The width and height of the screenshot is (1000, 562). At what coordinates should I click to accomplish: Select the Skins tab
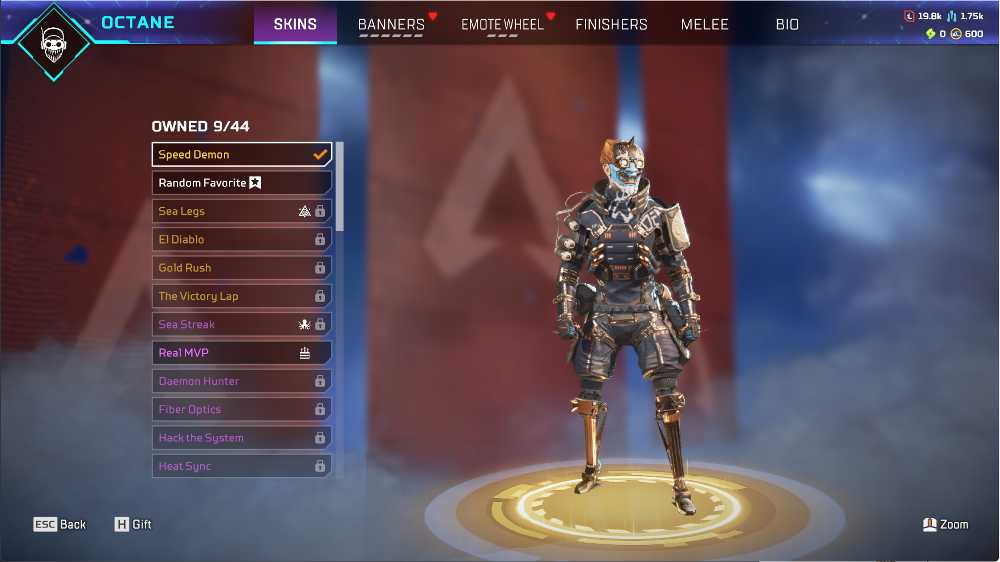click(x=295, y=24)
